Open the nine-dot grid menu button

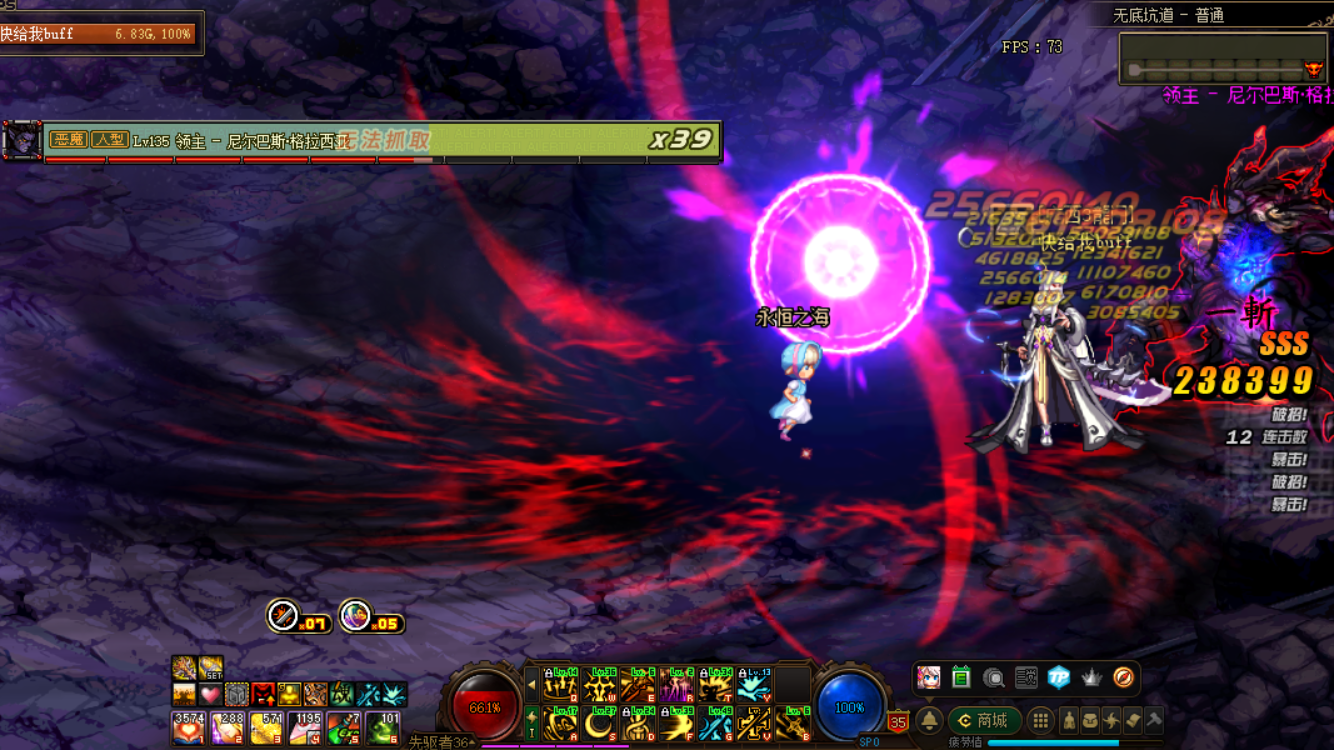click(1041, 720)
